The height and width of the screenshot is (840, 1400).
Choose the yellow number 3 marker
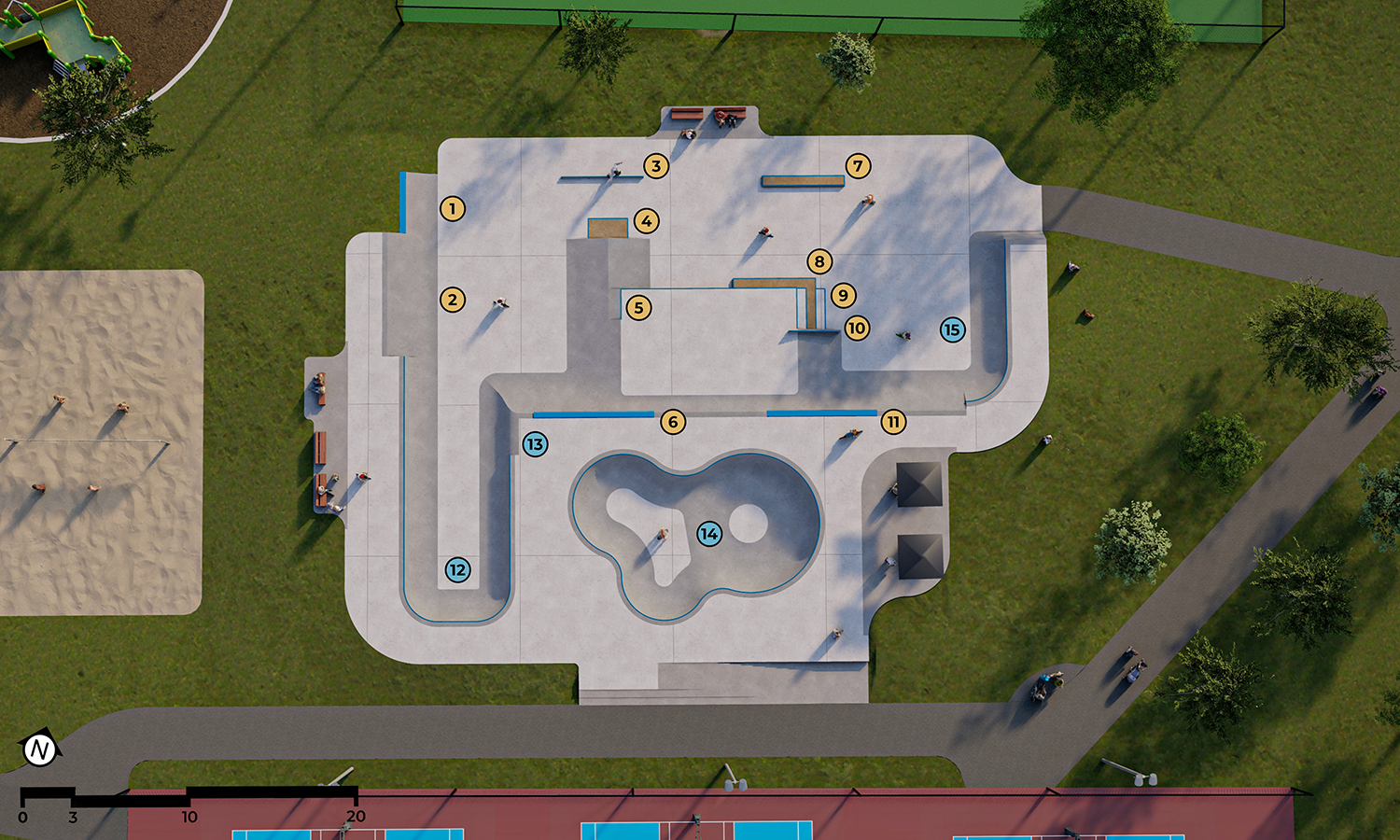[656, 166]
